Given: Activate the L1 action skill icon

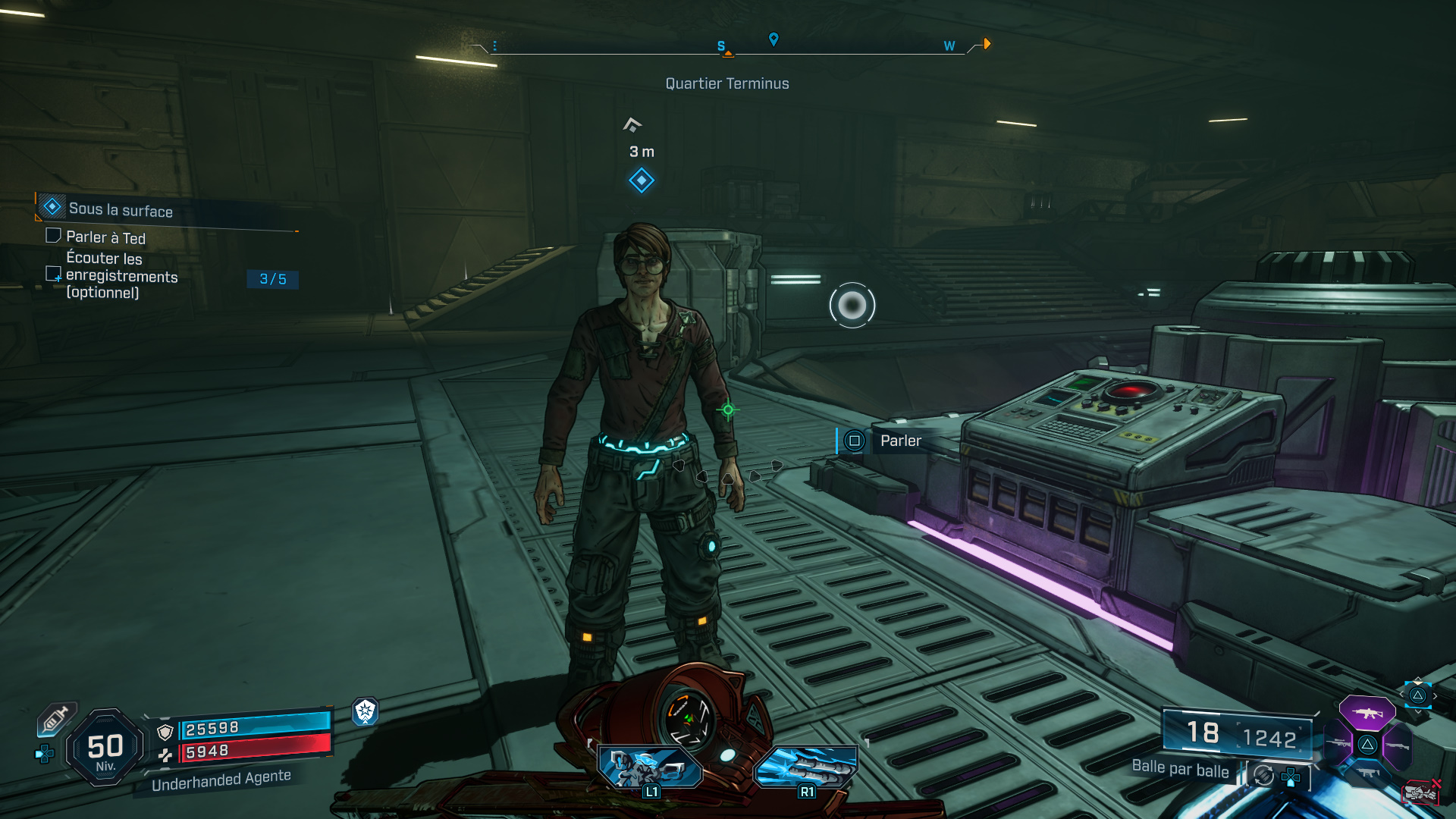Looking at the screenshot, I should [651, 766].
